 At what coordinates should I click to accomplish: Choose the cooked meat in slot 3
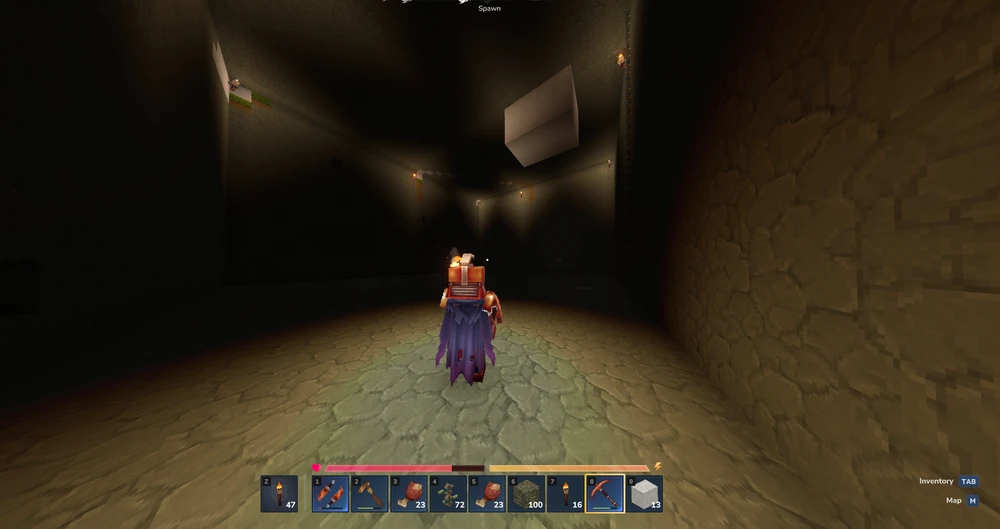coord(408,493)
